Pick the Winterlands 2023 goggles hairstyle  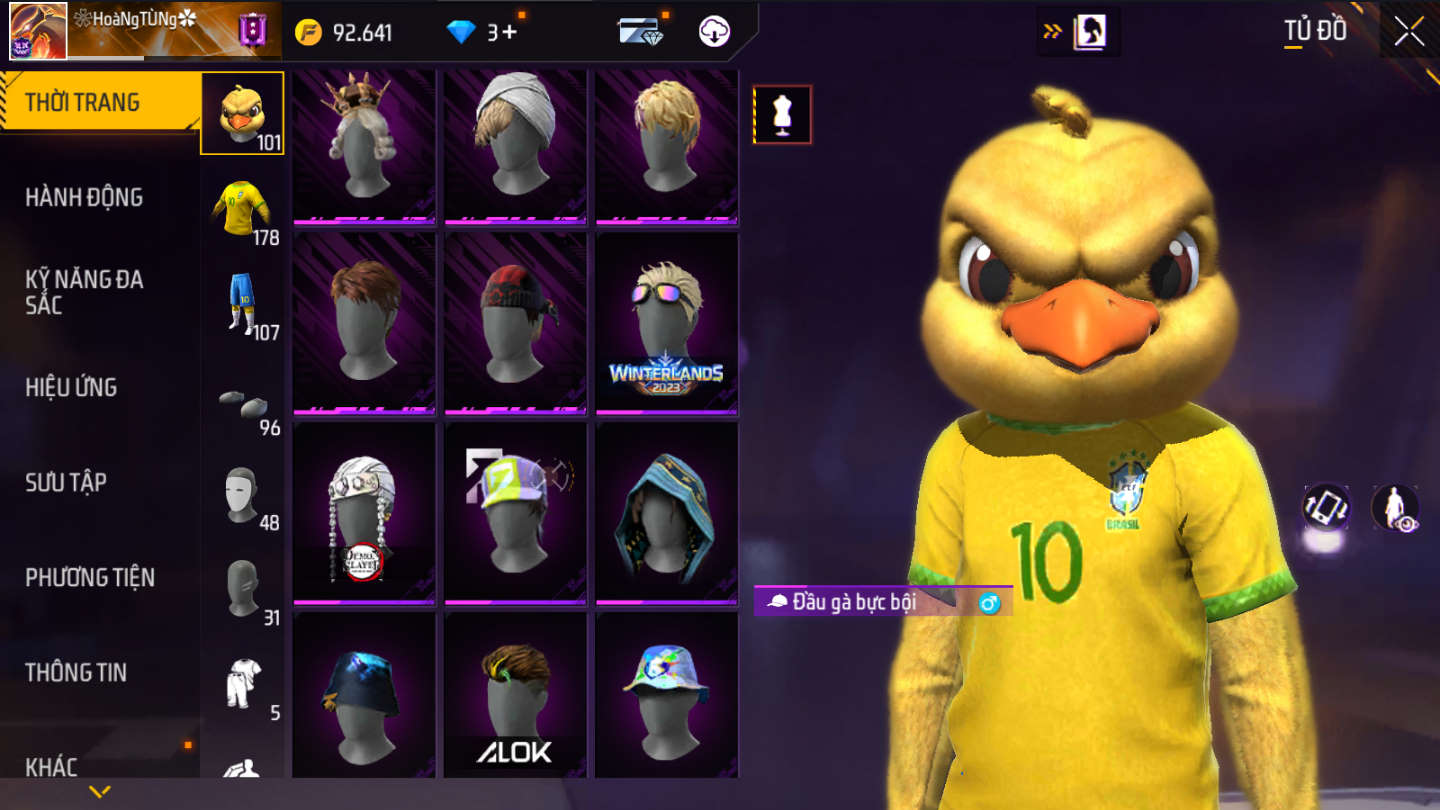coord(666,323)
